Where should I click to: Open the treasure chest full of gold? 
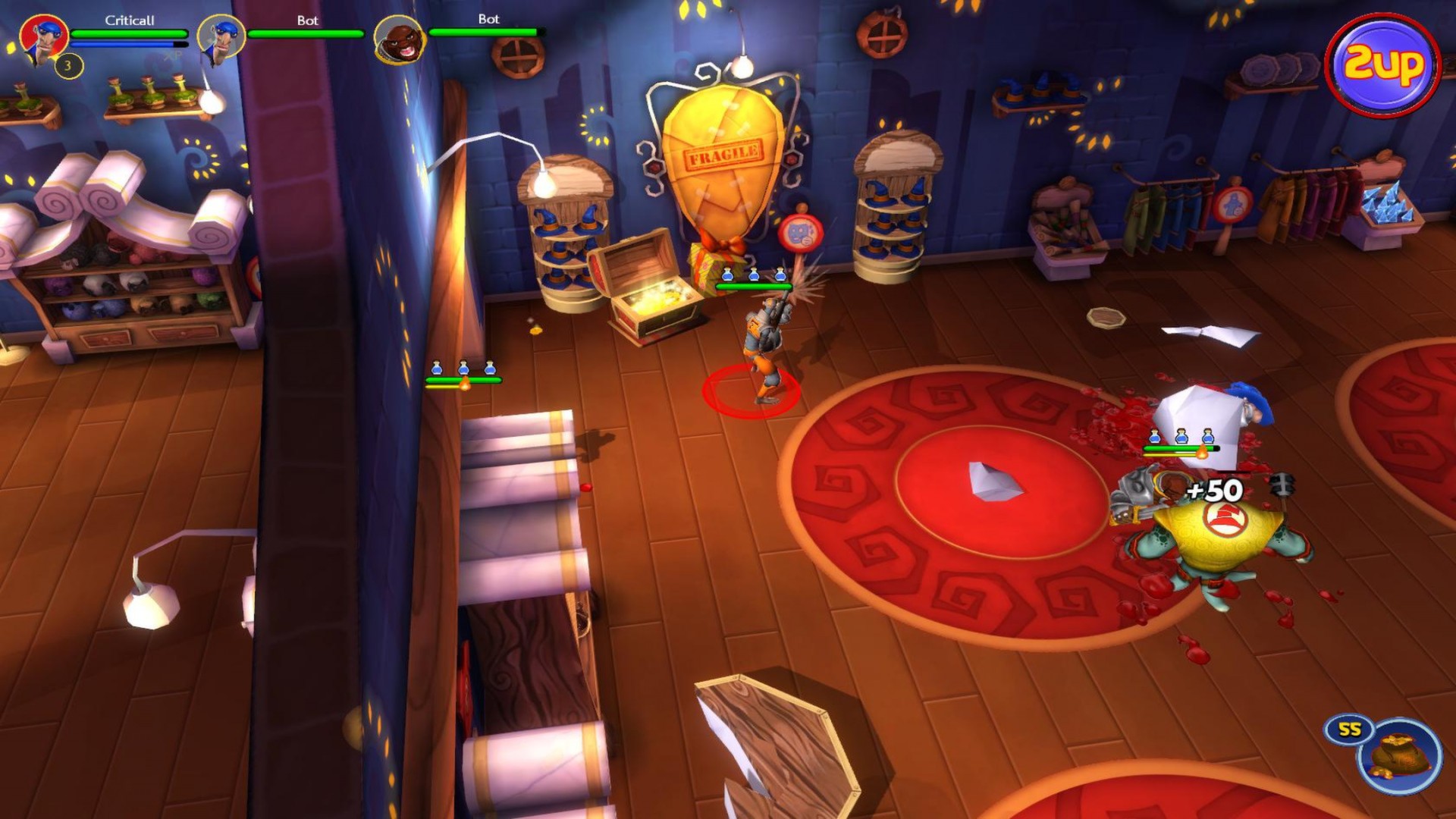click(654, 296)
